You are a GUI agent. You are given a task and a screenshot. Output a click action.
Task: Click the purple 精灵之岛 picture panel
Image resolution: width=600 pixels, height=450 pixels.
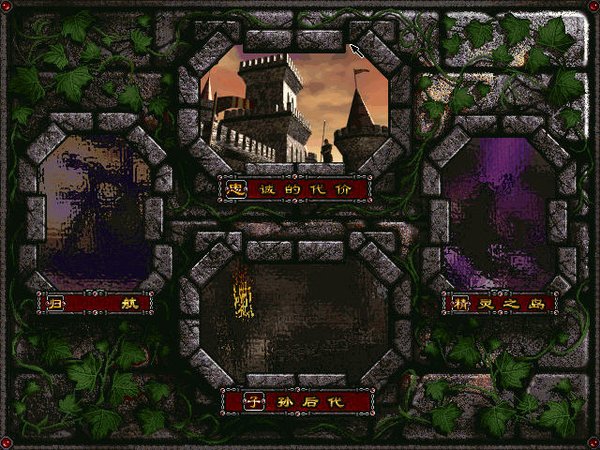[497, 212]
